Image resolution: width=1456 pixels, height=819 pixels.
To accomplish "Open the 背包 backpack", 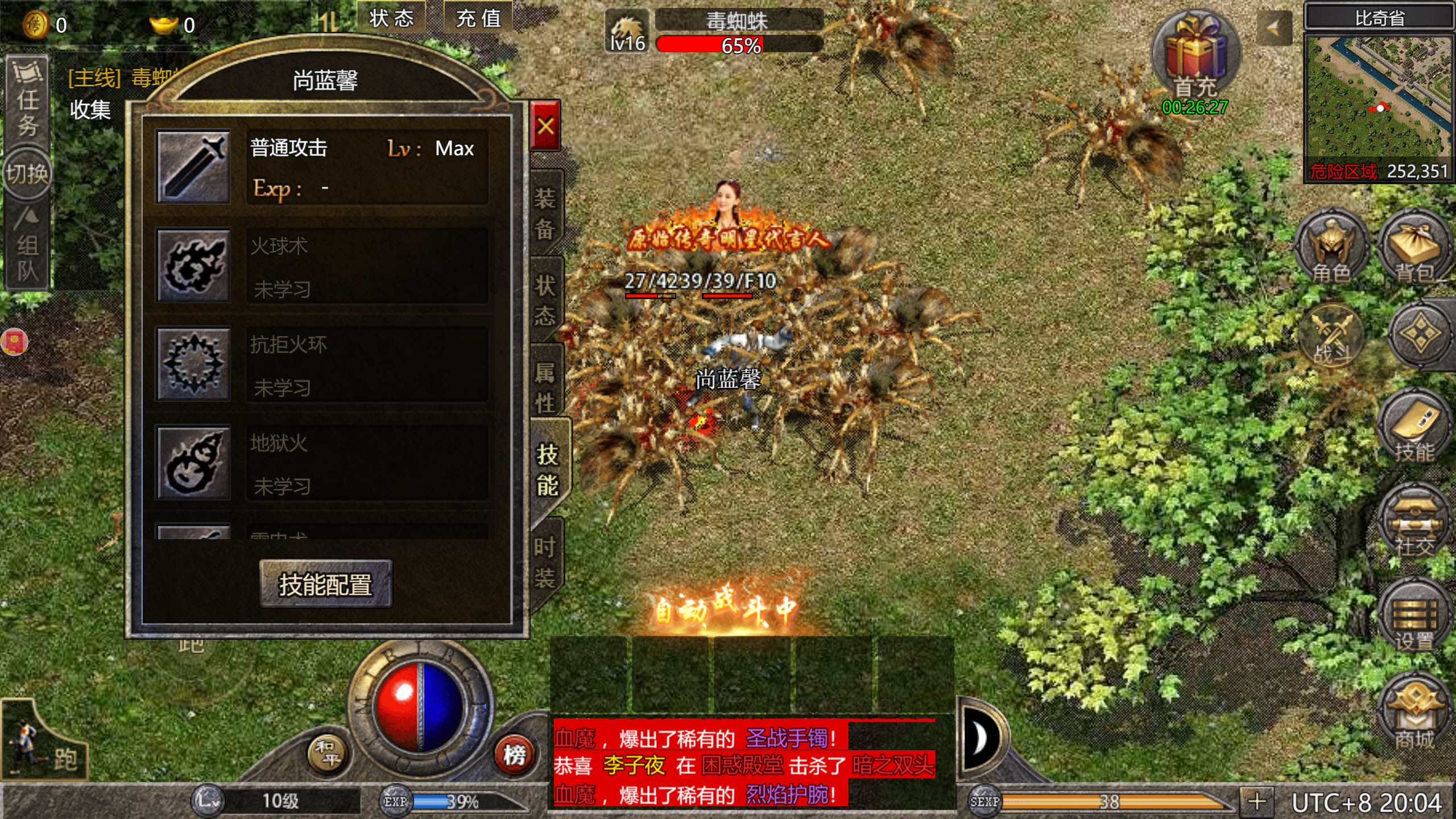I will point(1416,250).
